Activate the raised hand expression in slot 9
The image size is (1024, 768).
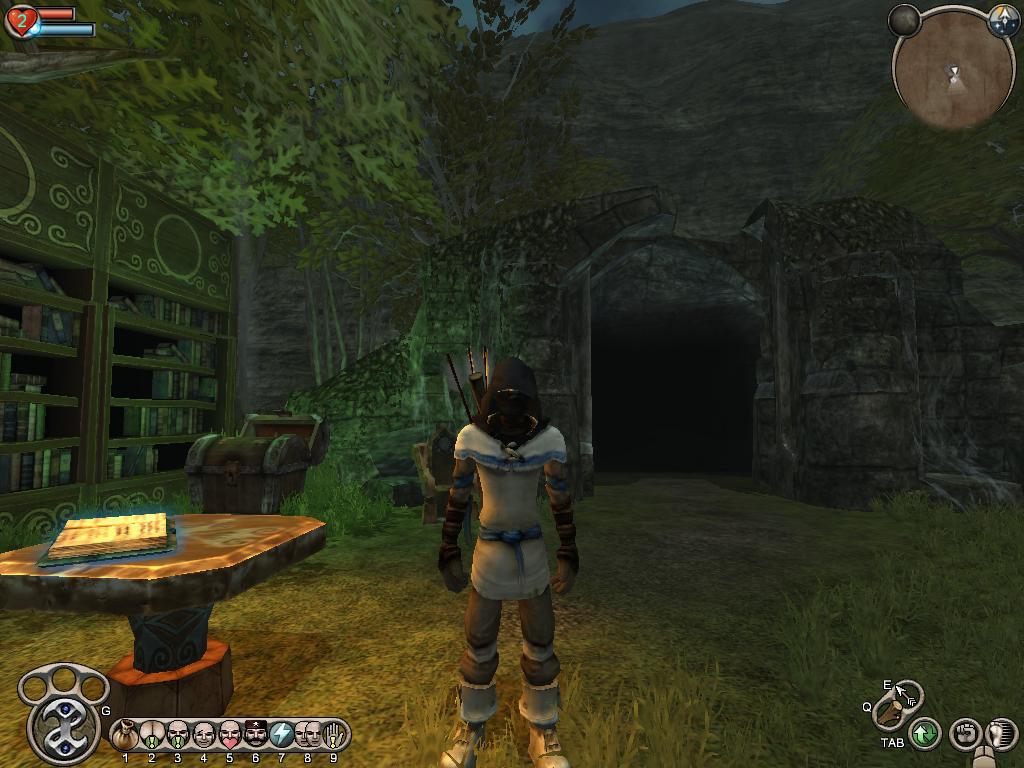coord(334,735)
